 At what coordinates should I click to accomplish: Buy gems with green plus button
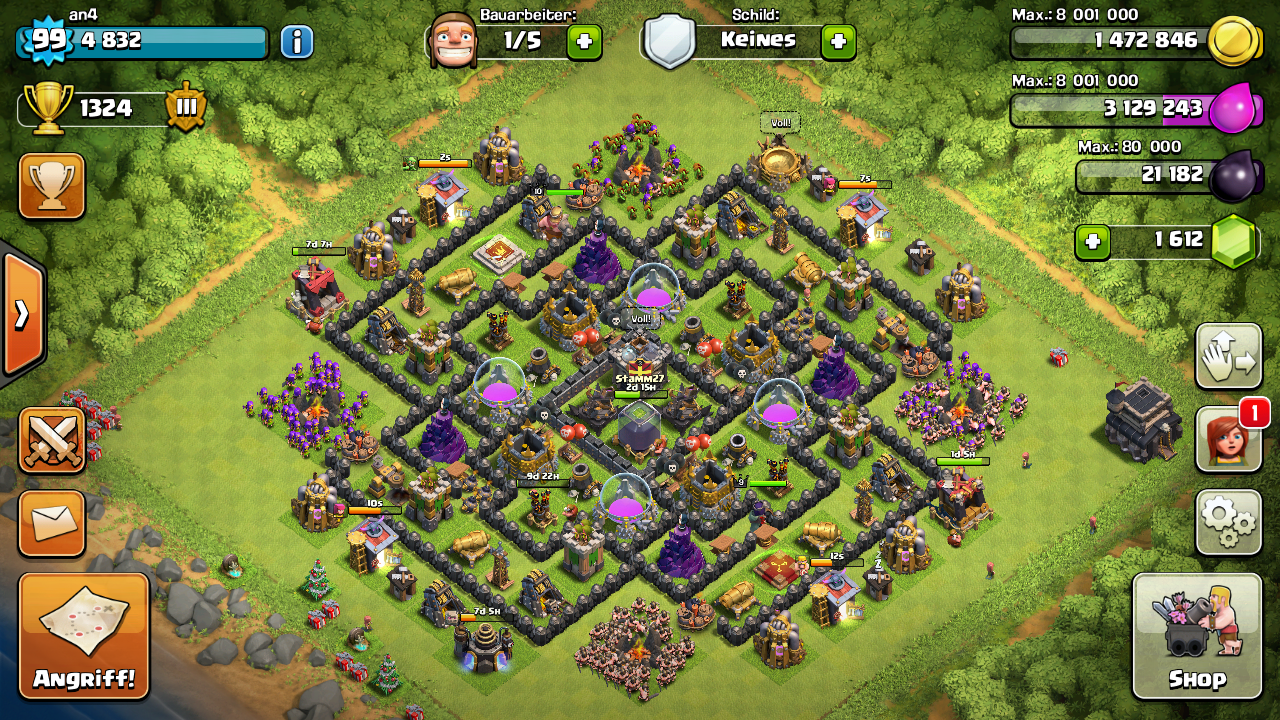tap(1093, 241)
